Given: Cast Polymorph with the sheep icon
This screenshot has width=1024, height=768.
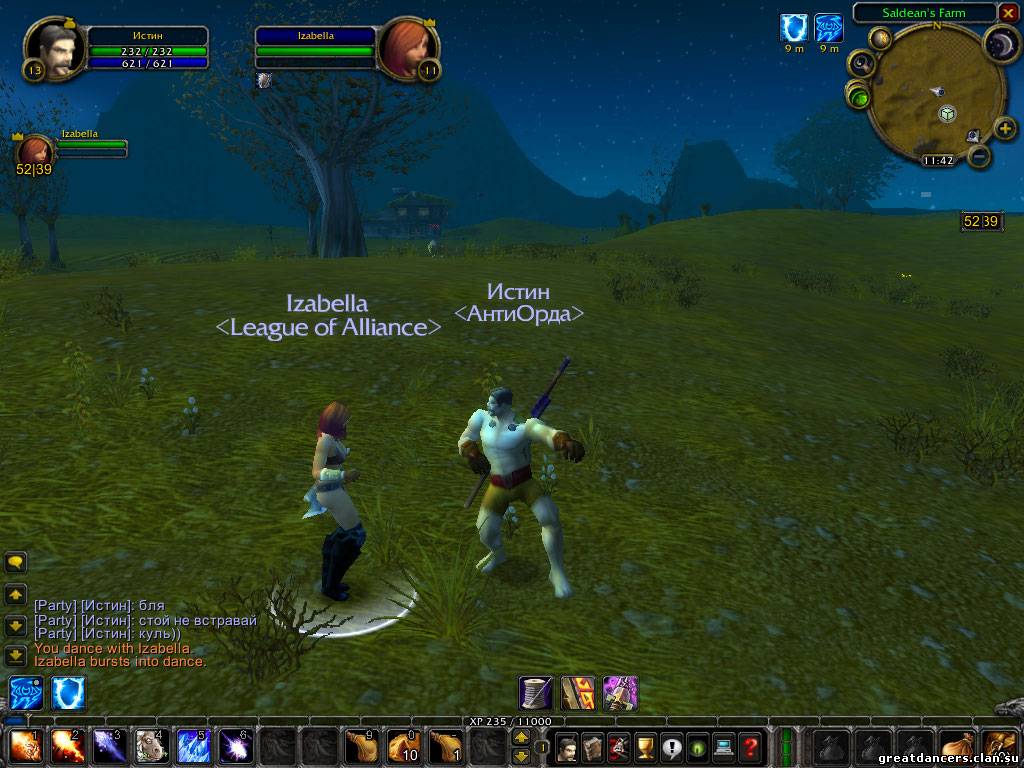Looking at the screenshot, I should point(150,745).
